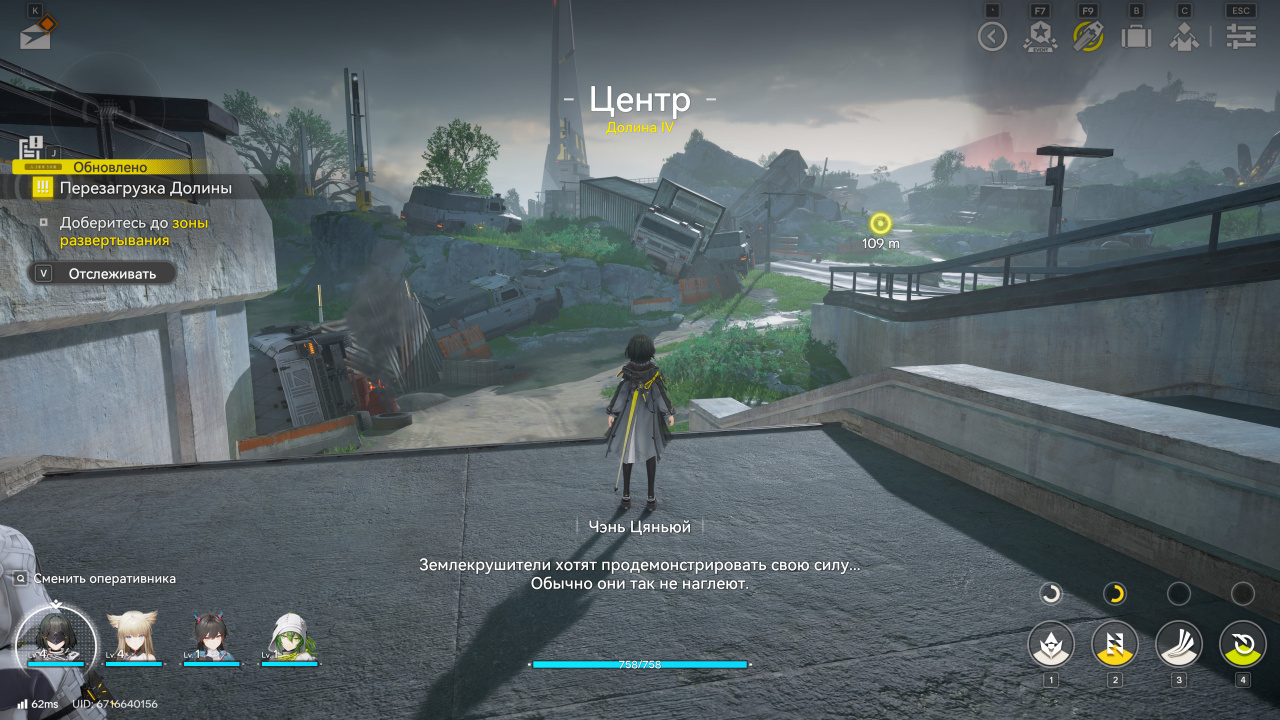1280x720 pixels.
Task: Select the active masked operator portrait
Action: (56, 636)
